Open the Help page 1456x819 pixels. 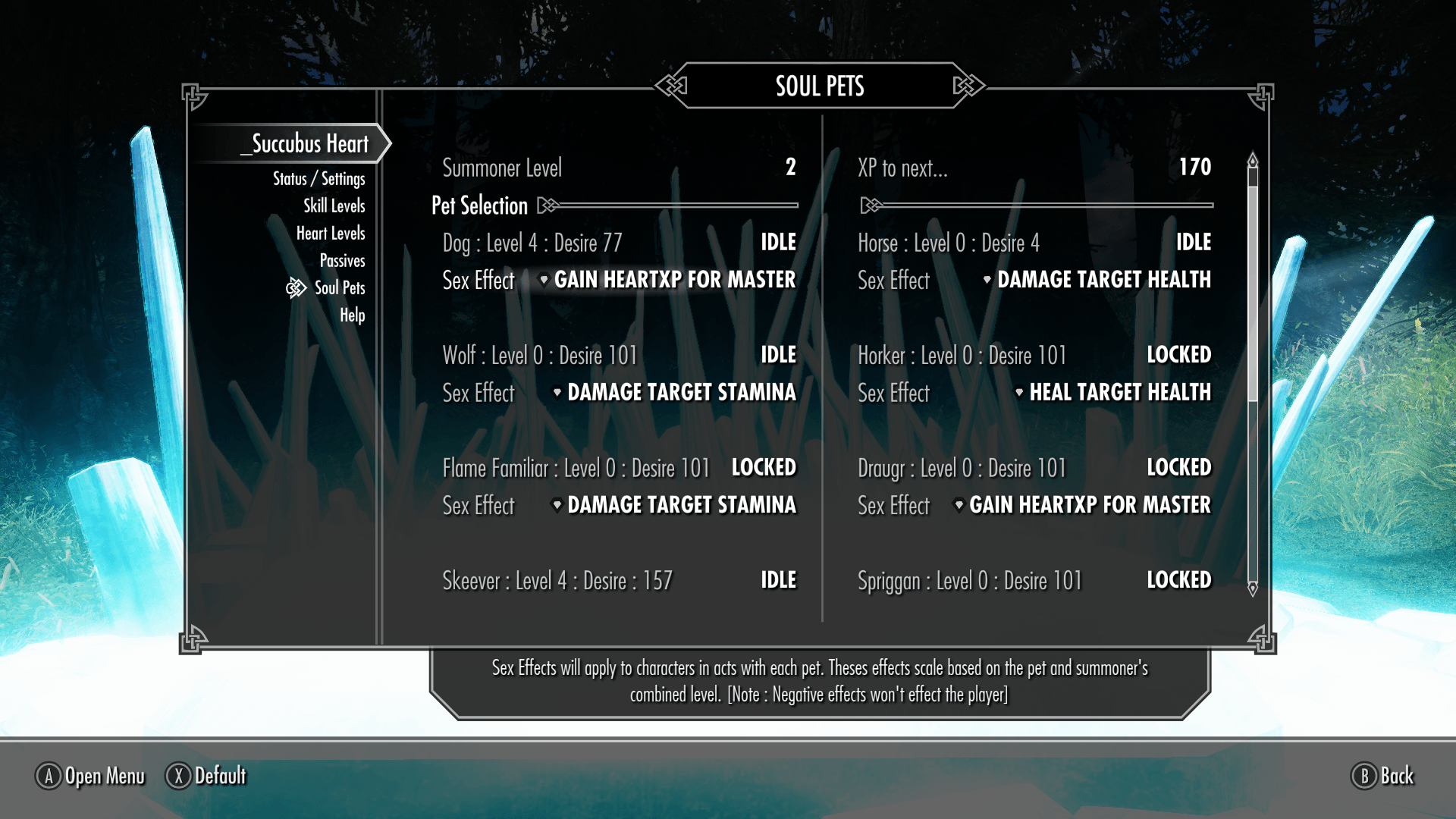pyautogui.click(x=352, y=315)
